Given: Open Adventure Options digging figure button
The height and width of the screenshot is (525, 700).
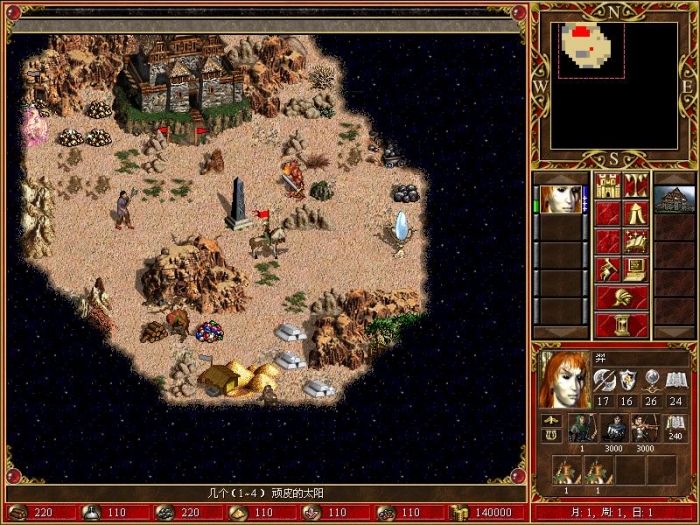Looking at the screenshot, I should [x=607, y=269].
